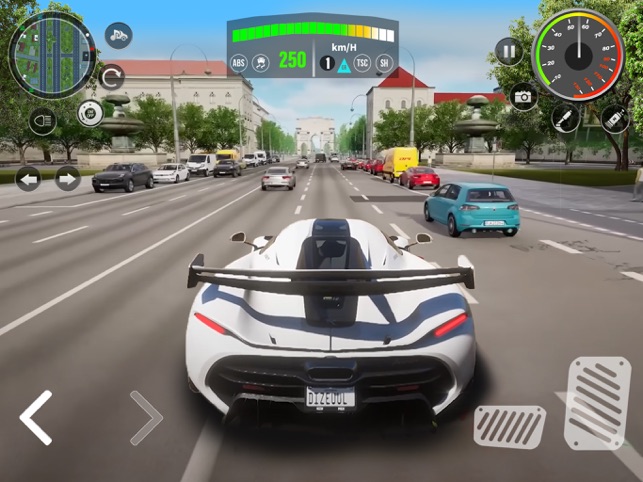The height and width of the screenshot is (482, 643).
Task: Steer right with the large chevron
Action: (x=145, y=417)
